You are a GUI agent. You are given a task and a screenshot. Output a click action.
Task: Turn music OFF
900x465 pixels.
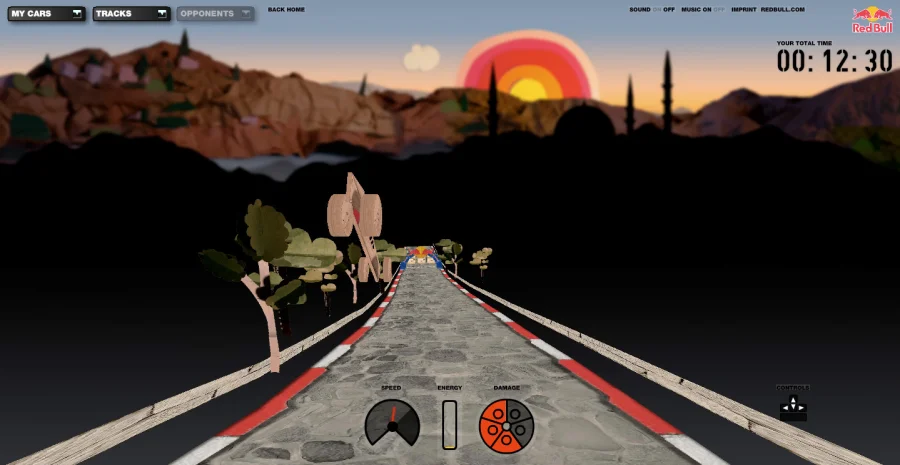click(719, 10)
